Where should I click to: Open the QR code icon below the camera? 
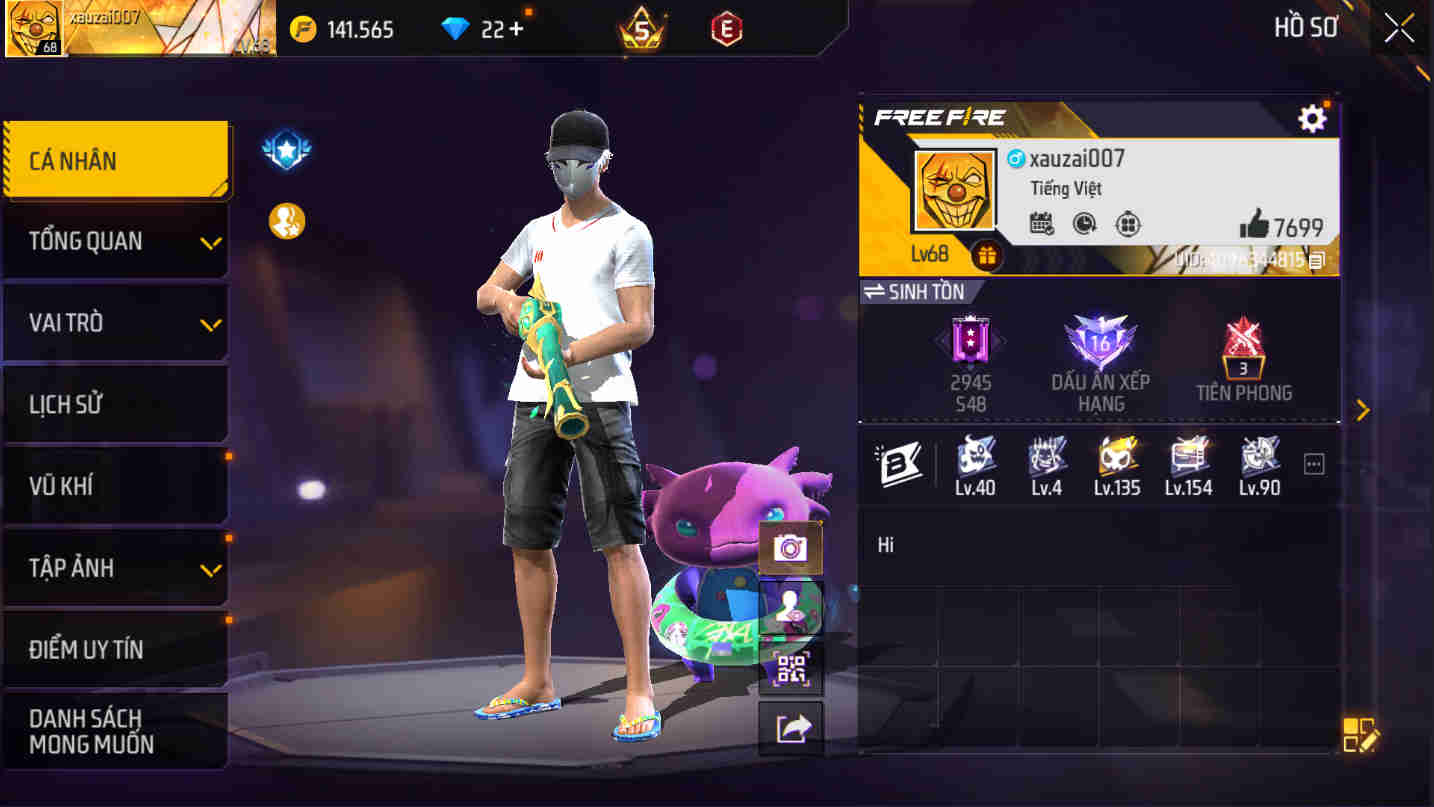[789, 668]
